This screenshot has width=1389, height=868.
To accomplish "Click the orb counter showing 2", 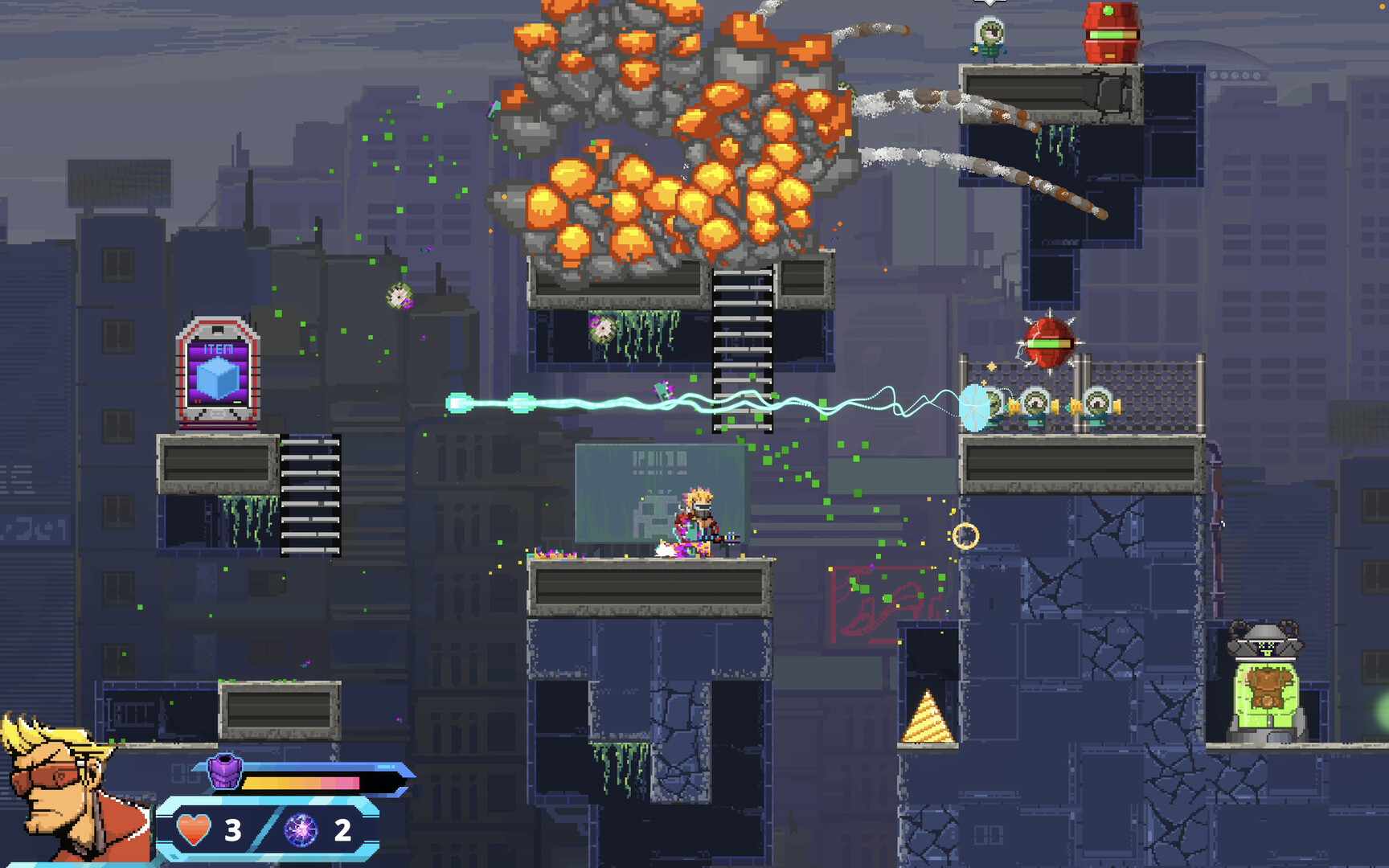I will coord(340,829).
